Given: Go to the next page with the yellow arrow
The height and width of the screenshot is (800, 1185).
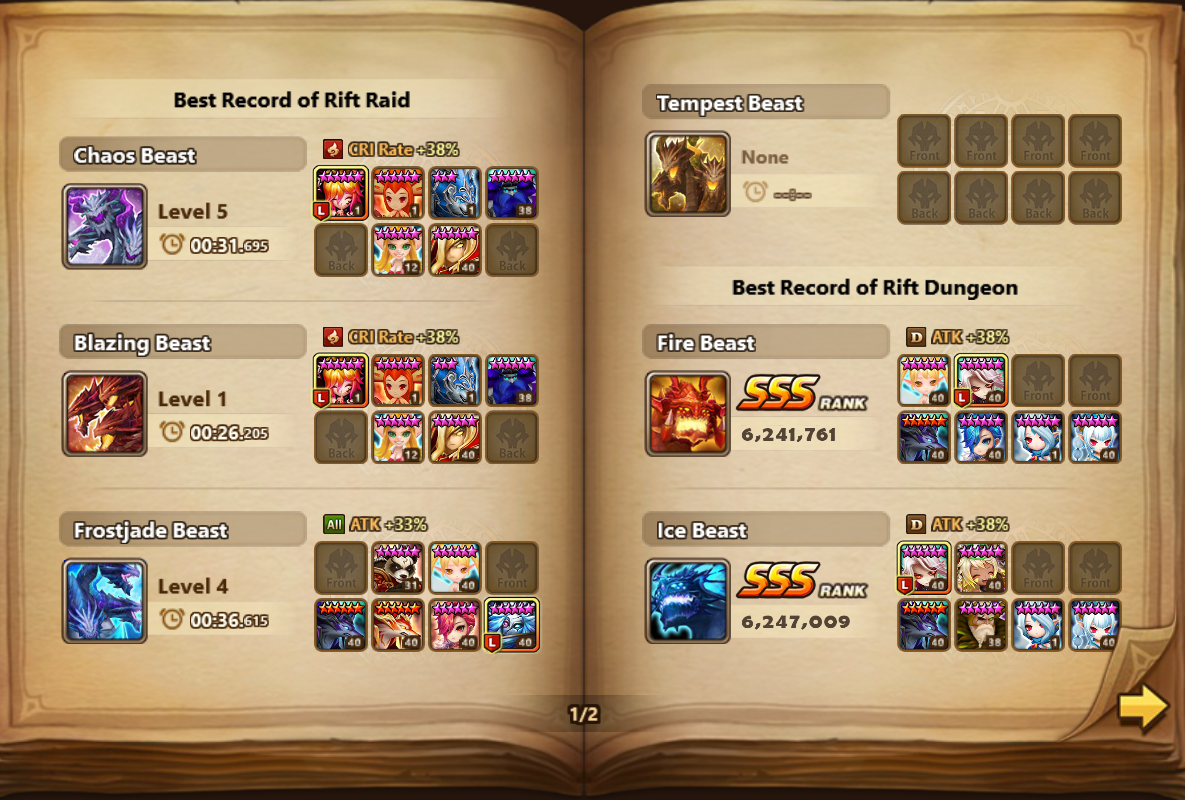Looking at the screenshot, I should pos(1143,706).
